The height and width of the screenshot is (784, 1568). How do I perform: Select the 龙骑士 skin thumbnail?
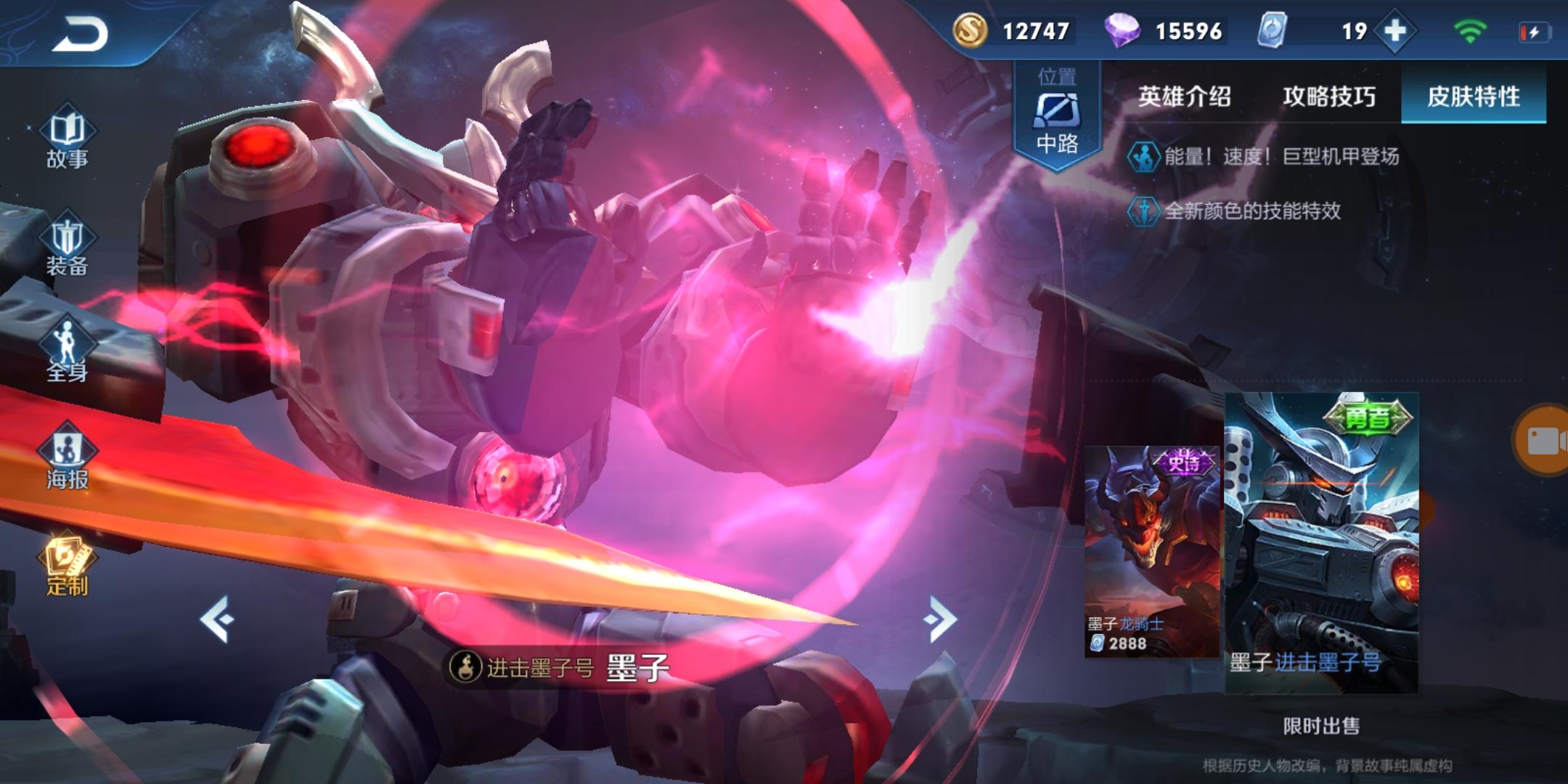click(x=1151, y=552)
